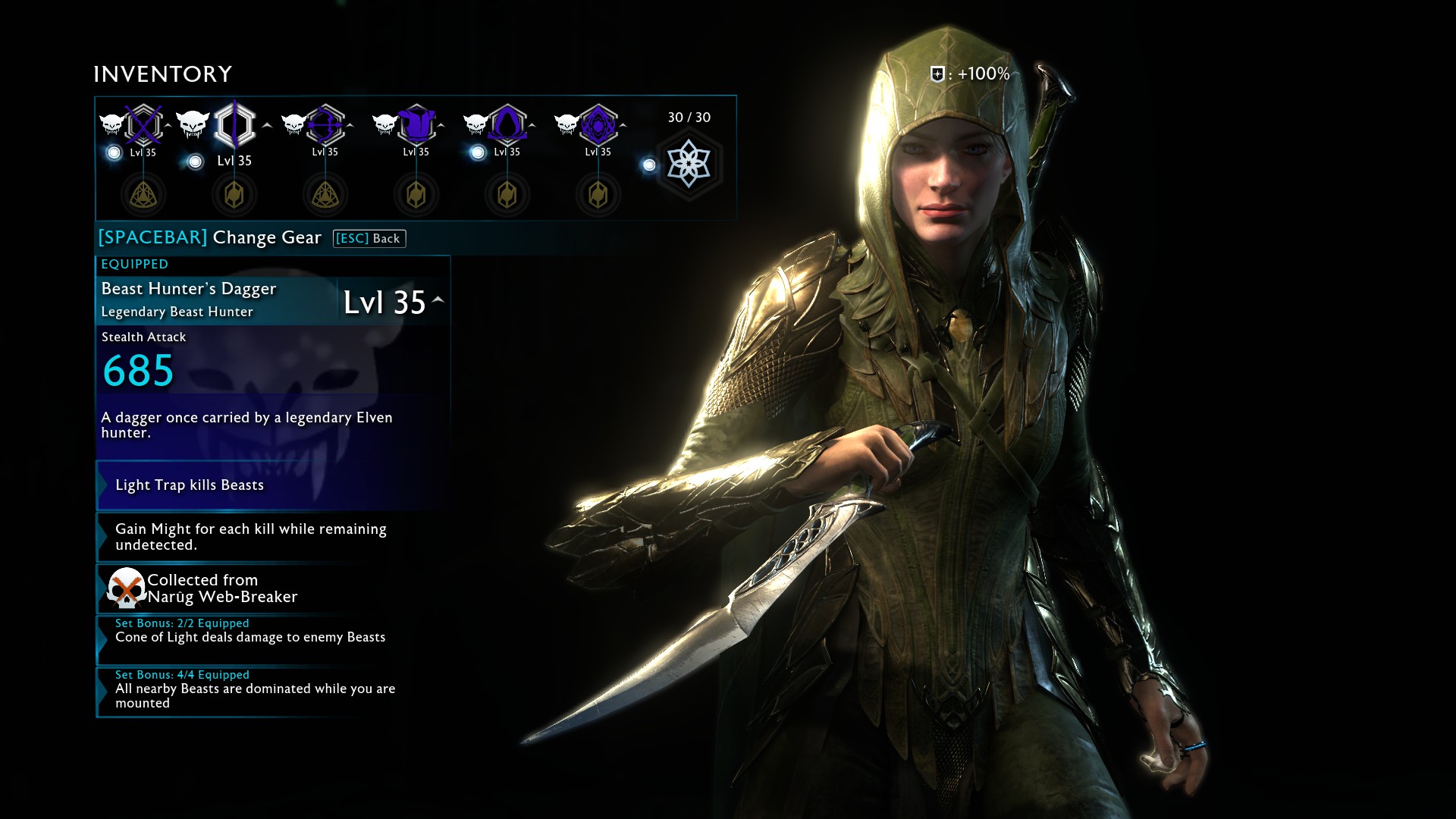Choose the rune gear slot
The height and width of the screenshot is (819, 1456).
[598, 124]
